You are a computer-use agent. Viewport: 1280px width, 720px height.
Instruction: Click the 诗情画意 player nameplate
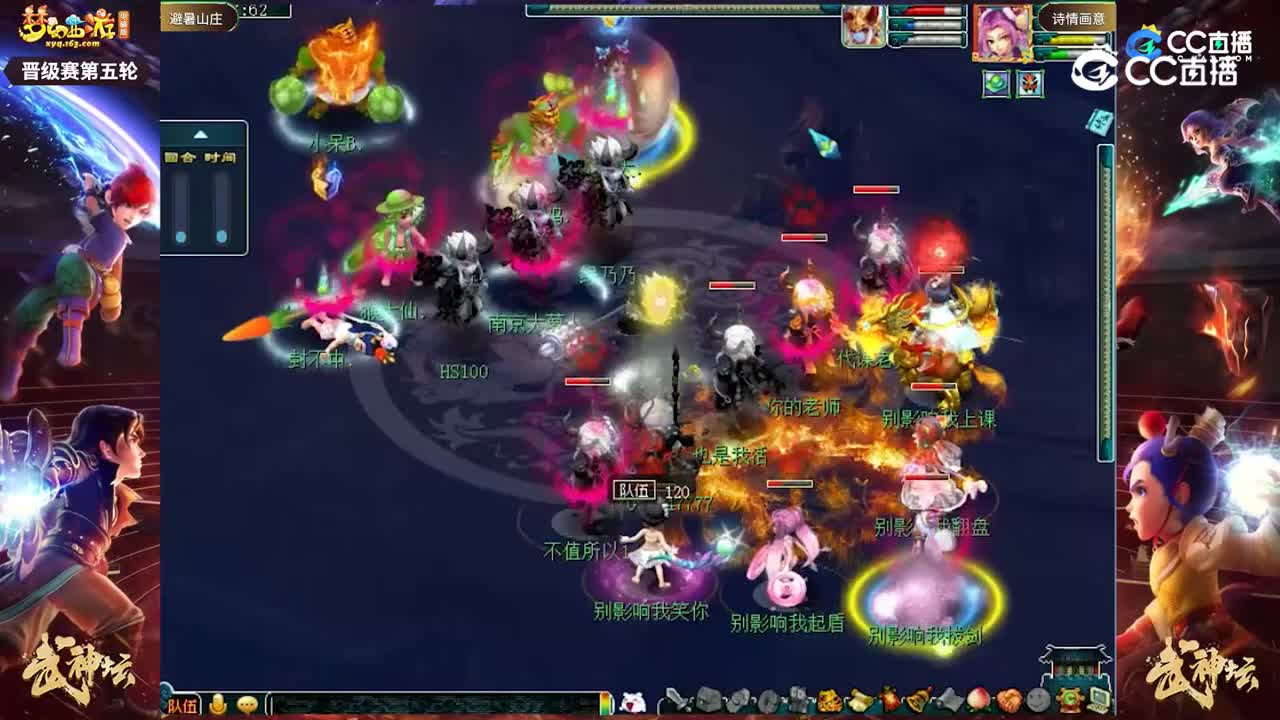[x=1077, y=17]
